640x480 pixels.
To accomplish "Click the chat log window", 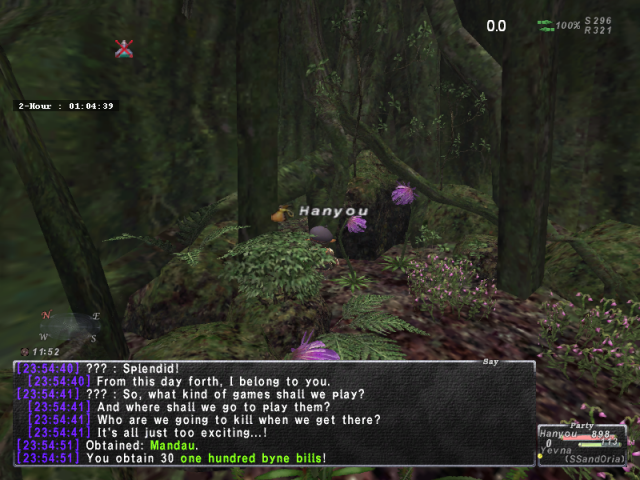I will 275,412.
